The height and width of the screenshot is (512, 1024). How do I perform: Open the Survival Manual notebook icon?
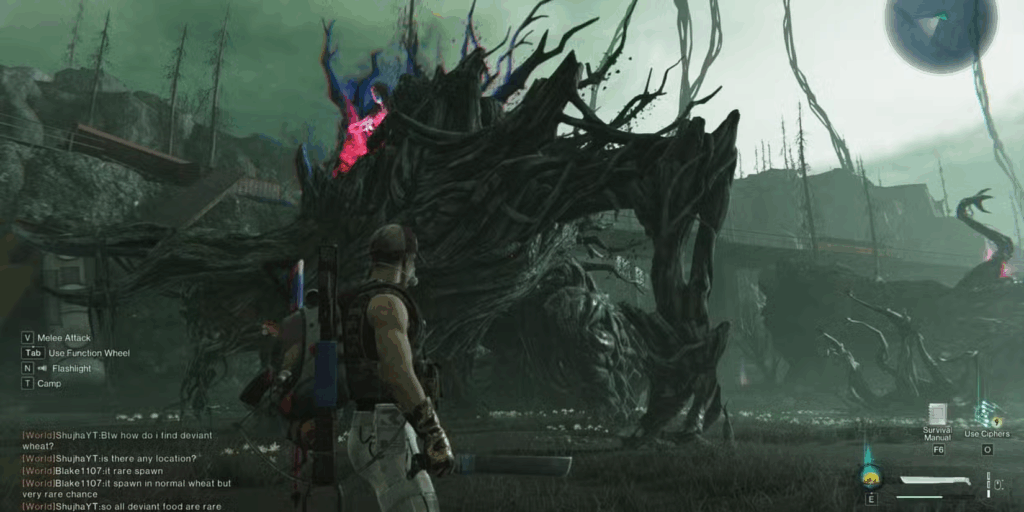tap(938, 415)
